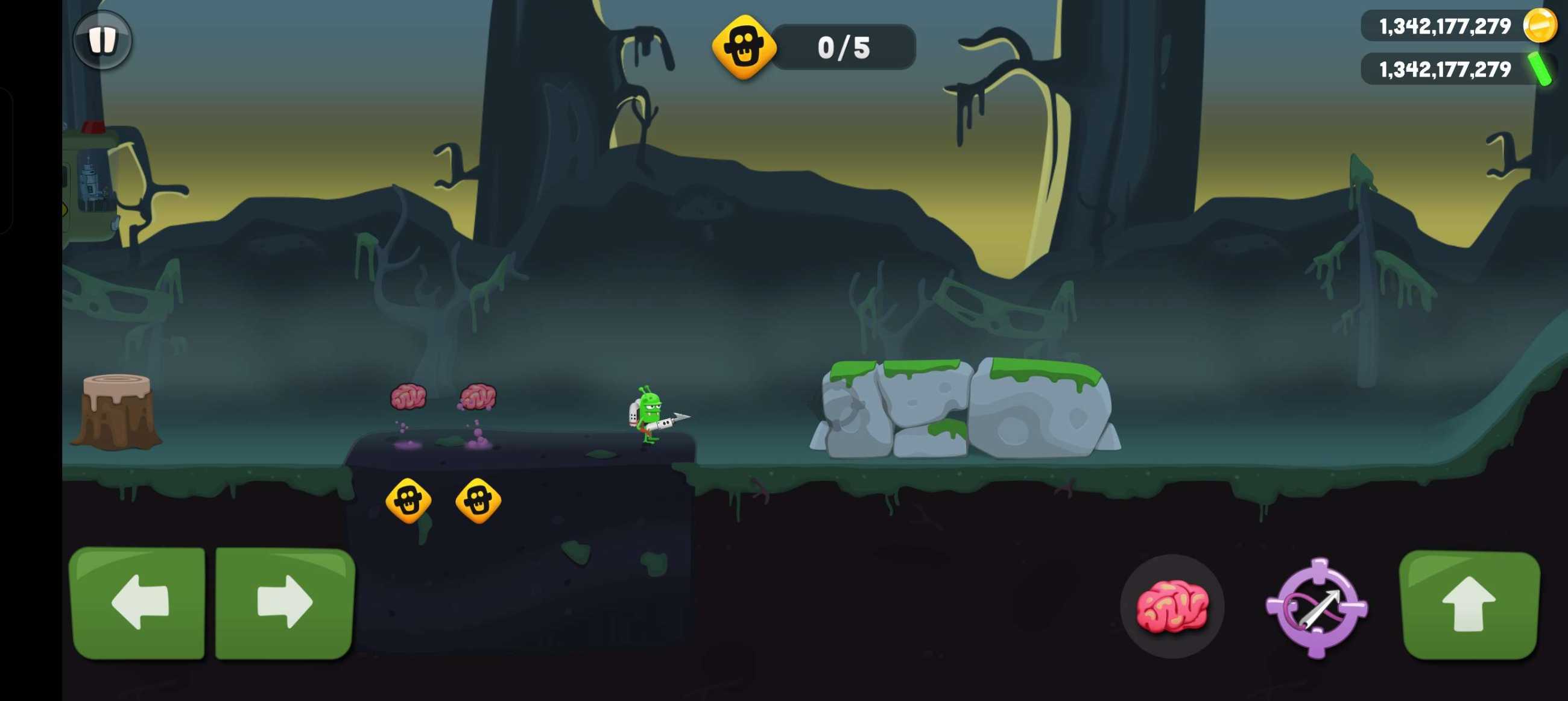Tap the left arrow movement button
Screen dimensions: 1568x701
pos(139,602)
